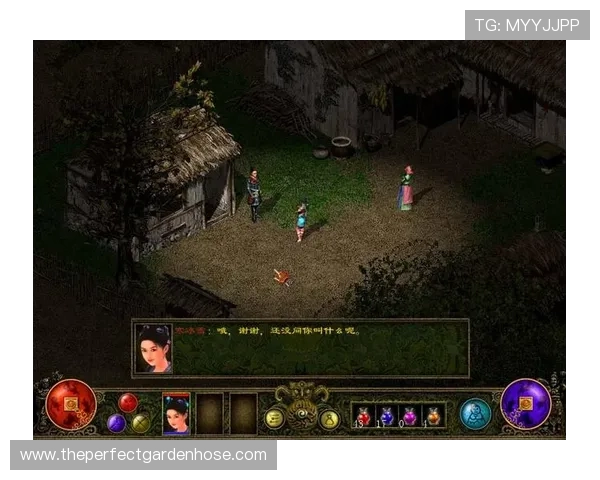Select the small red orb button
The image size is (600, 480).
(x=127, y=402)
